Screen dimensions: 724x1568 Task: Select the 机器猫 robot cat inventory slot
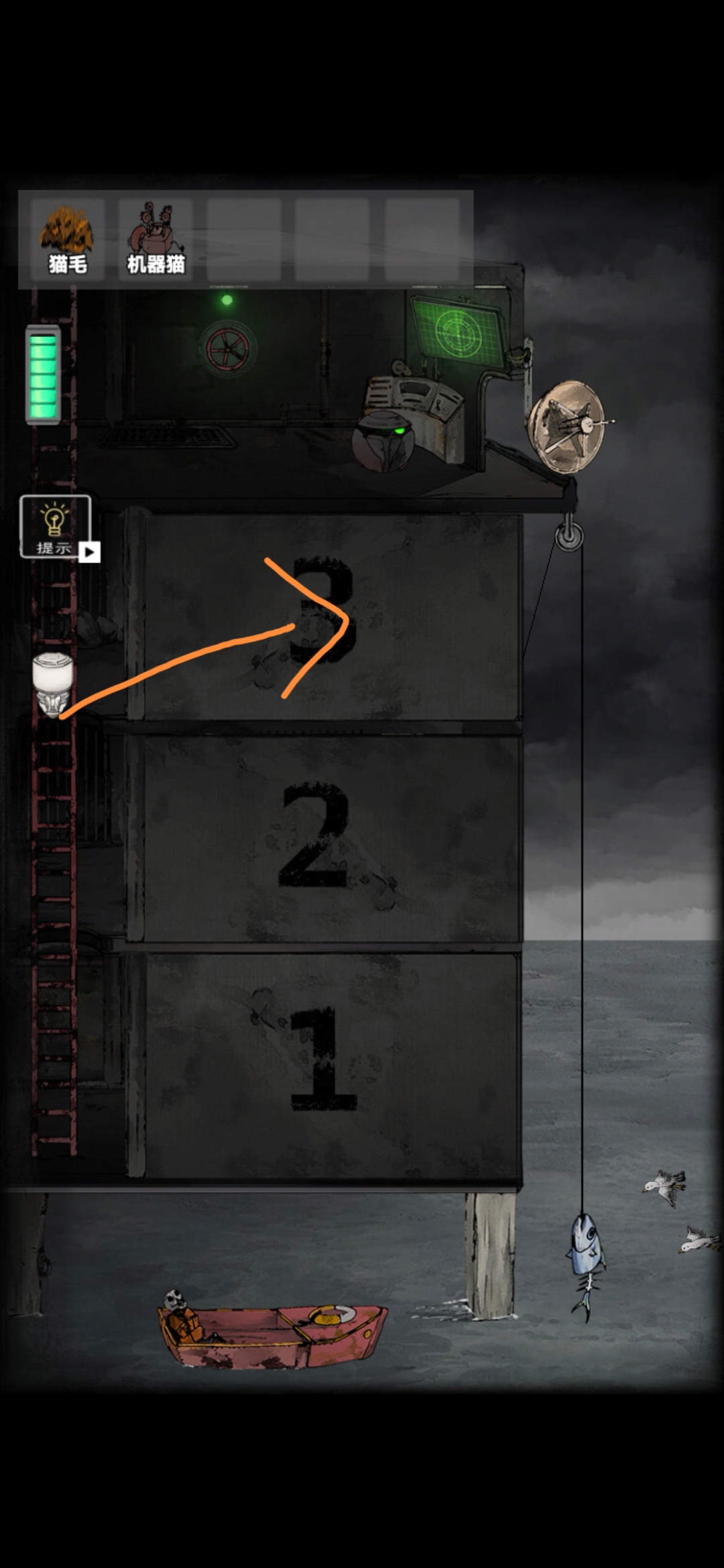pos(156,239)
